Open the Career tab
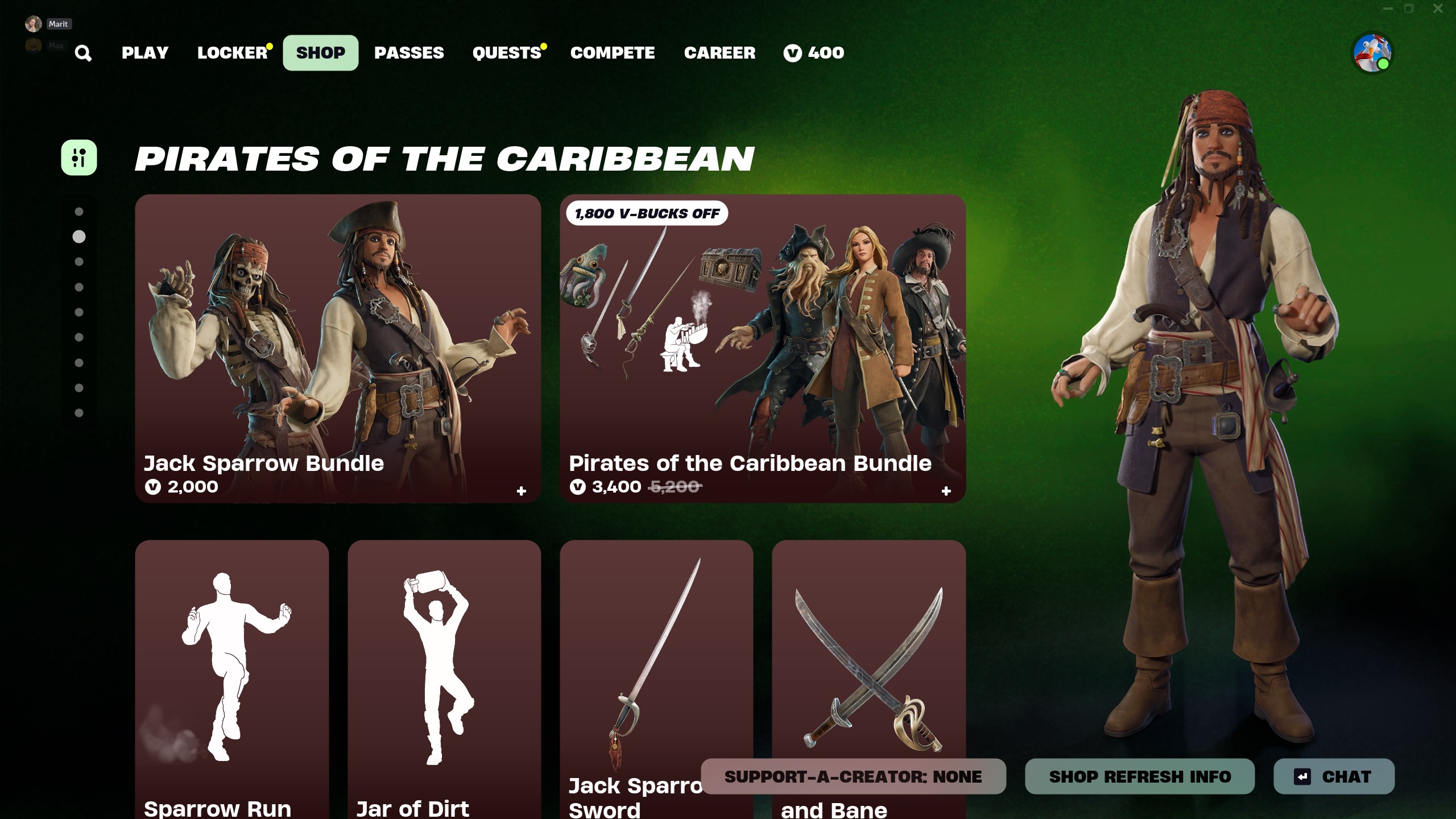The height and width of the screenshot is (819, 1456). tap(719, 53)
